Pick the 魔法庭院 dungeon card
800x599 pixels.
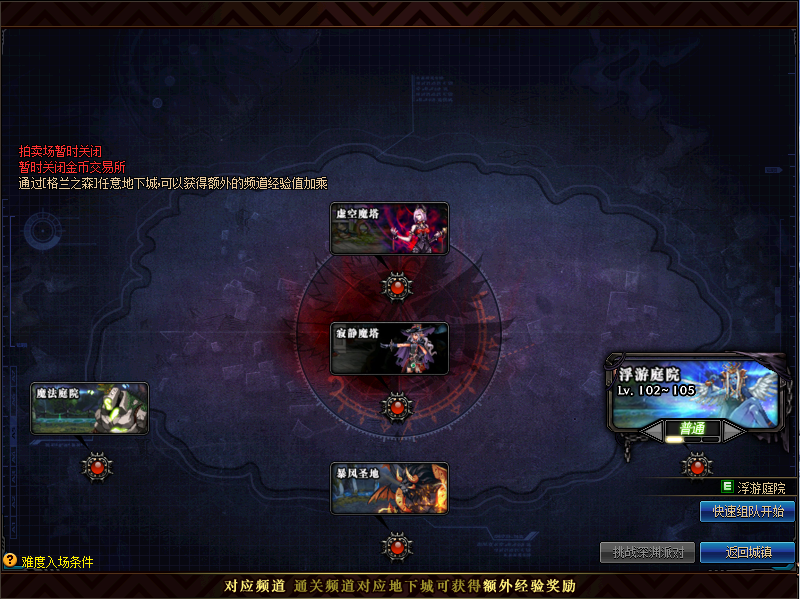pos(89,408)
